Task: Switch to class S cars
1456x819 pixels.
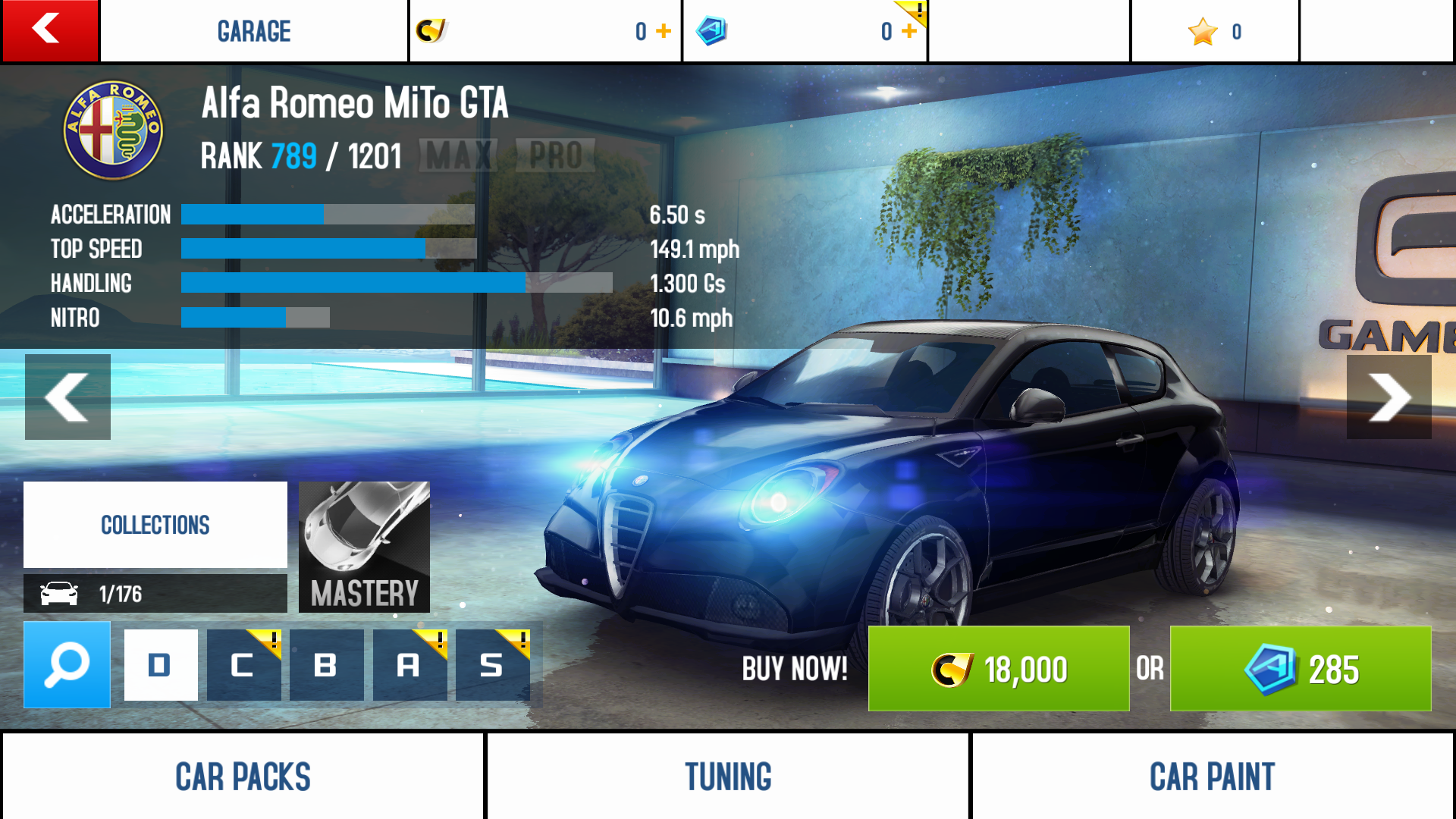Action: click(x=492, y=665)
